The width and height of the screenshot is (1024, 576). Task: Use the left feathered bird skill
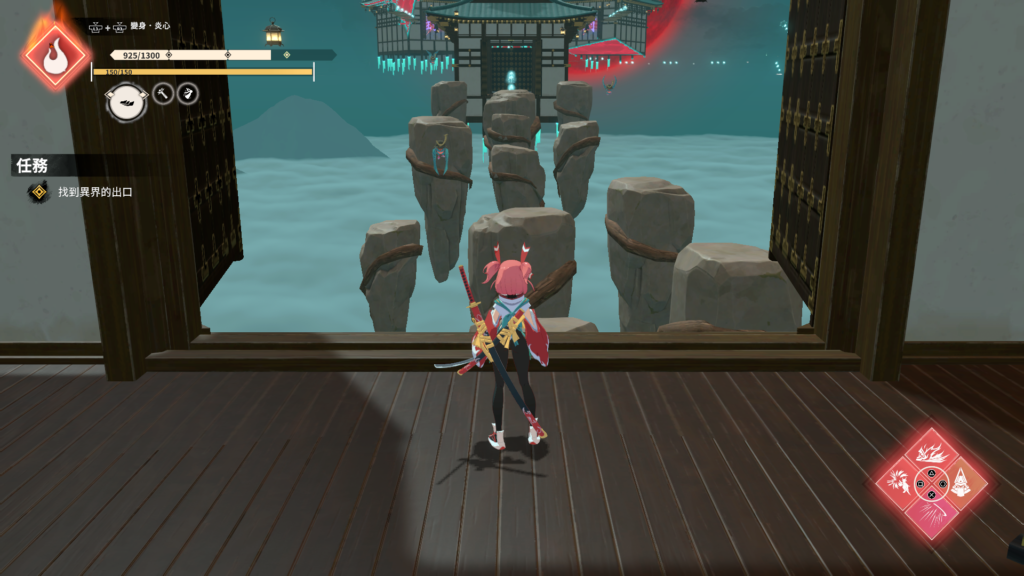tap(897, 484)
